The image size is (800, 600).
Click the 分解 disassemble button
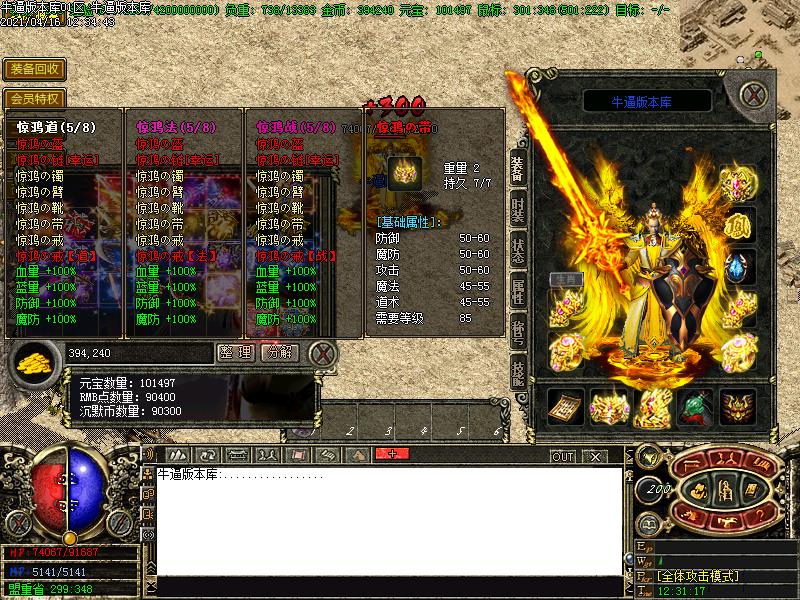coord(279,352)
